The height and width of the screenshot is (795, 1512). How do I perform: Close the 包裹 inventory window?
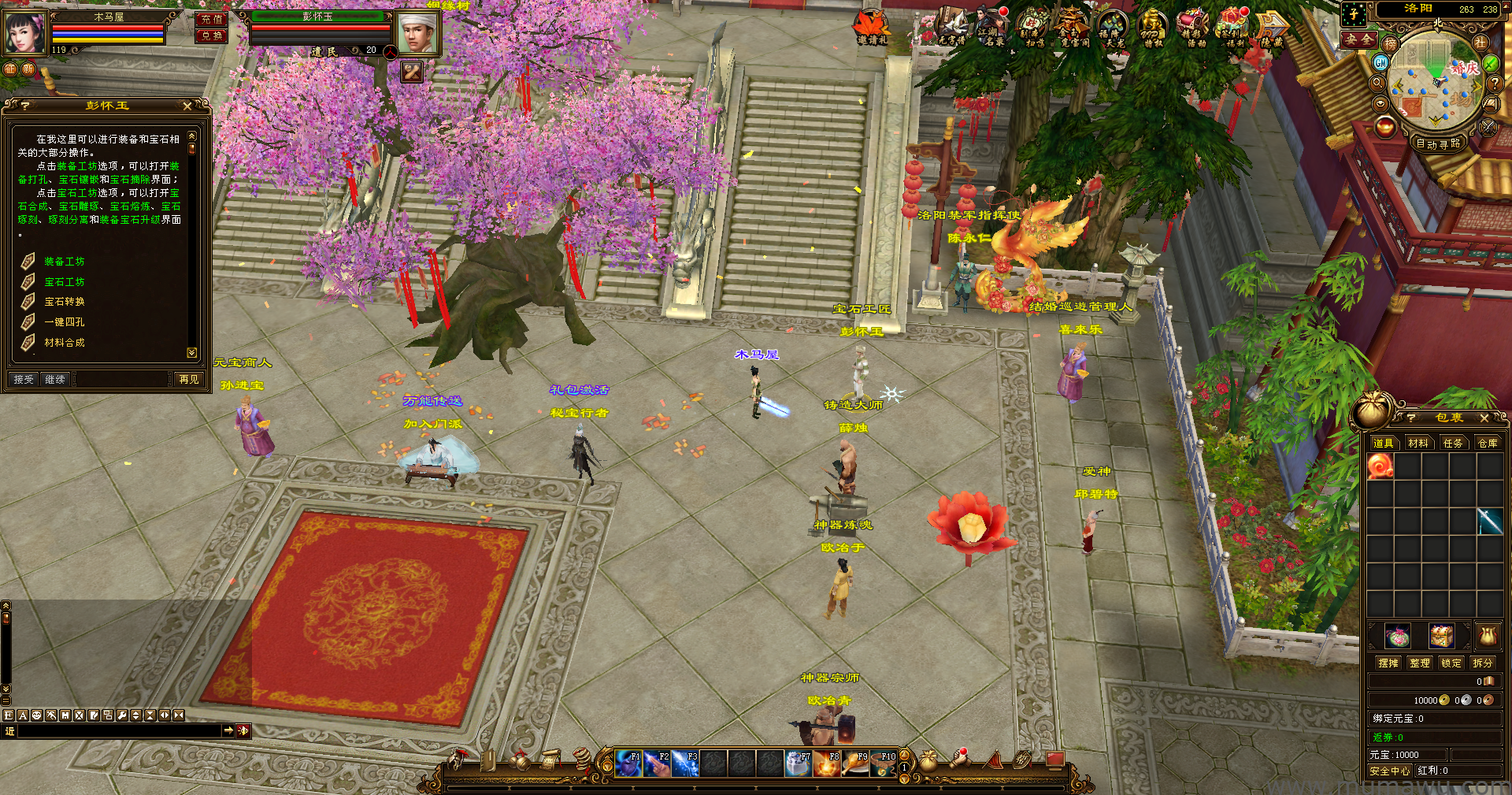pos(1484,418)
